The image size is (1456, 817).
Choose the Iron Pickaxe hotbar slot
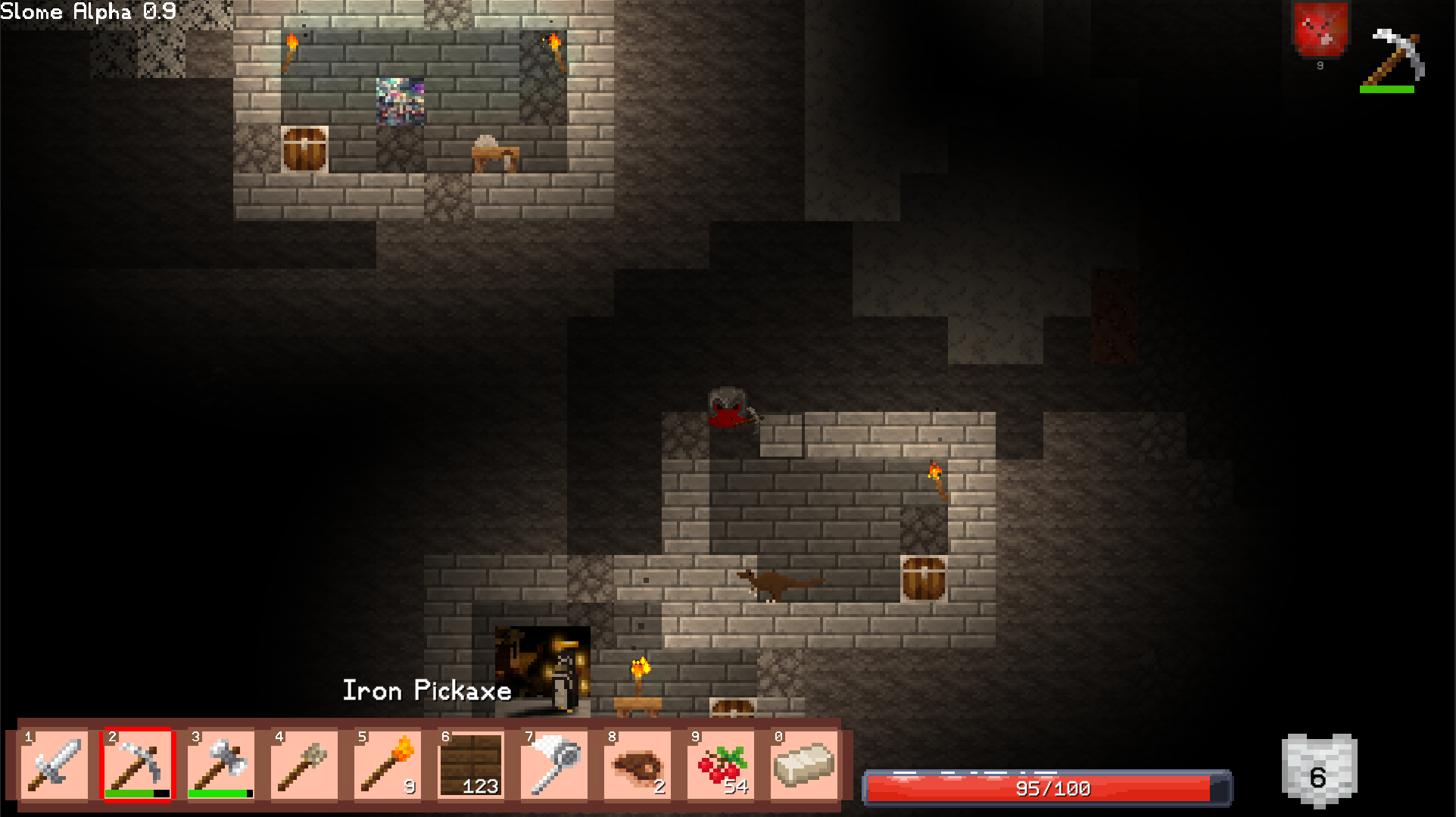coord(137,763)
